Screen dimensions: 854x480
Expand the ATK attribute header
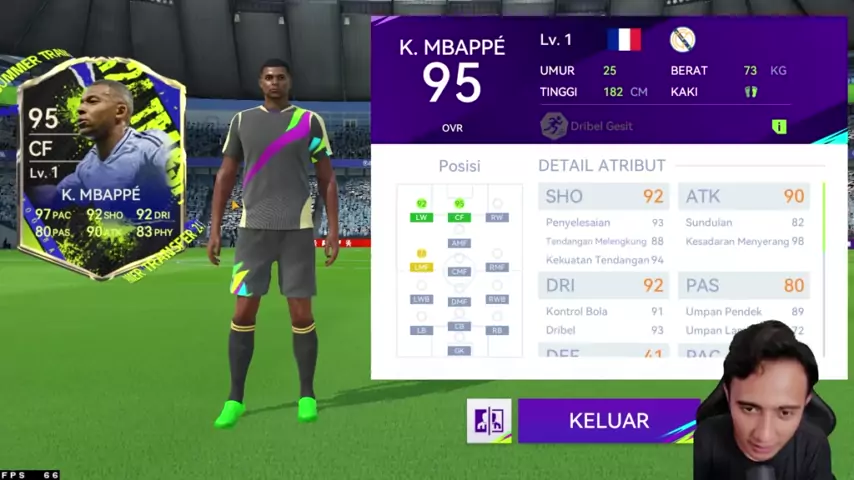click(x=744, y=197)
